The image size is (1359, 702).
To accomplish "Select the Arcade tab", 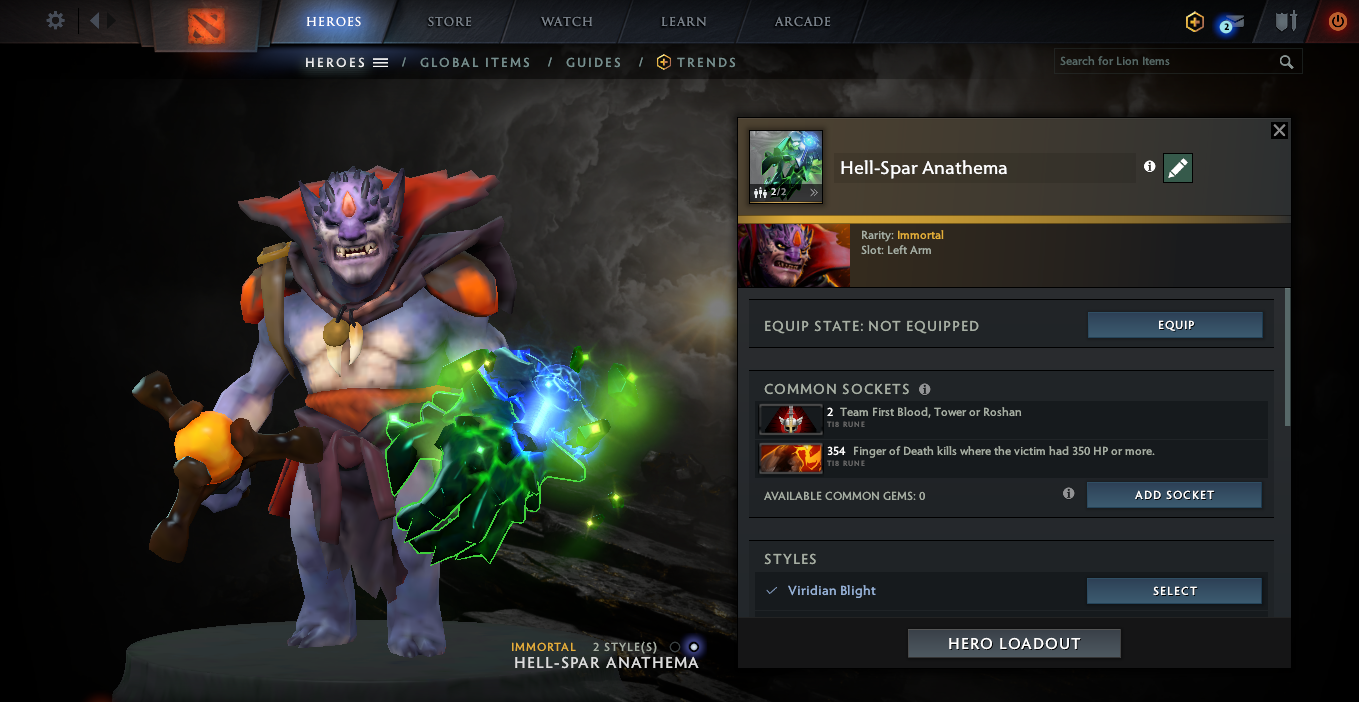I will coord(803,22).
